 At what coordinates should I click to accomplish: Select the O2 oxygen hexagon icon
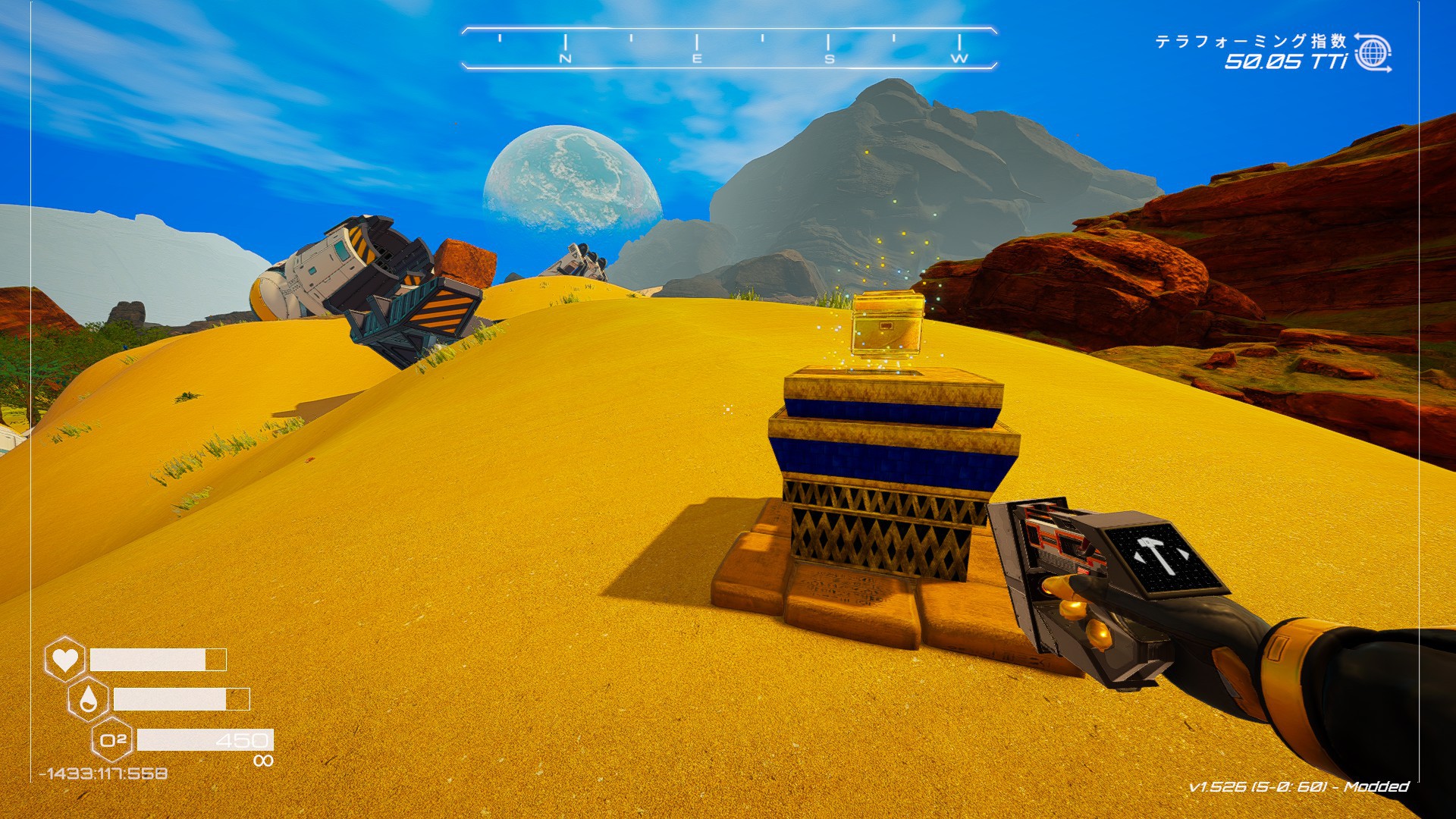click(x=112, y=739)
